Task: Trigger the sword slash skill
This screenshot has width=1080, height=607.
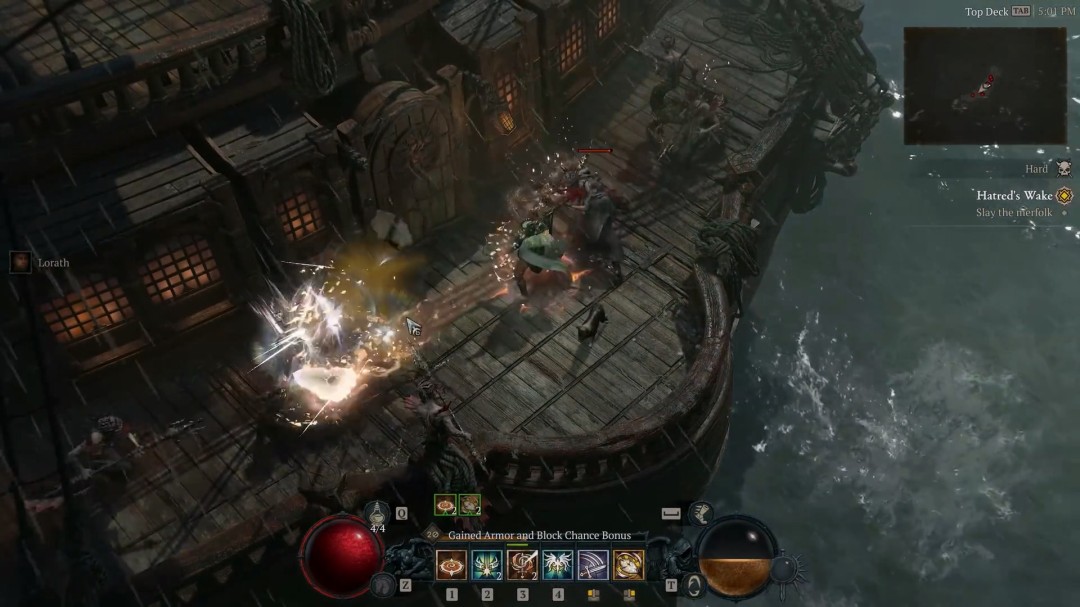Action: [x=593, y=565]
